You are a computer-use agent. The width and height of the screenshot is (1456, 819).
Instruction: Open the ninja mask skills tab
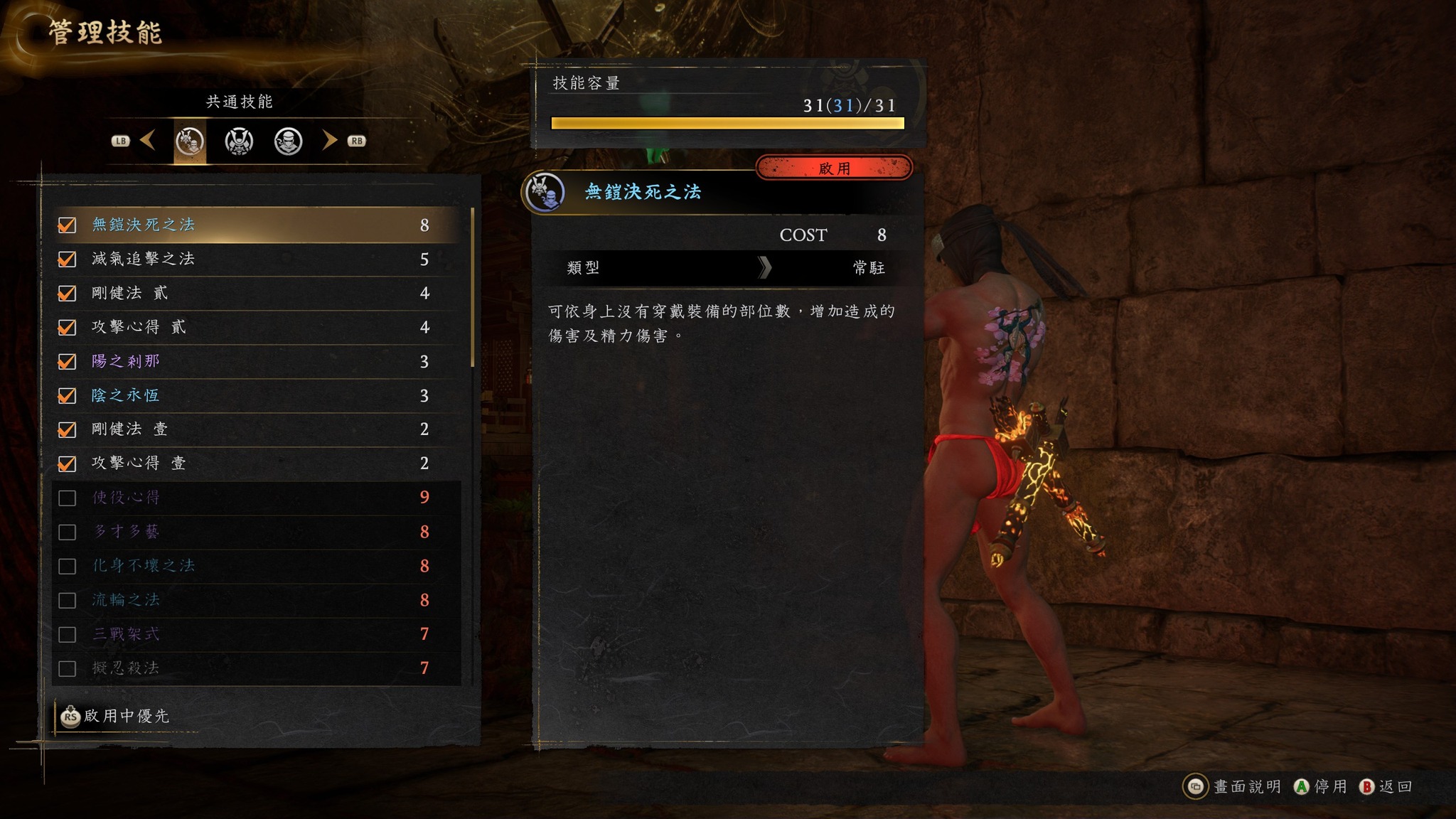pos(288,141)
